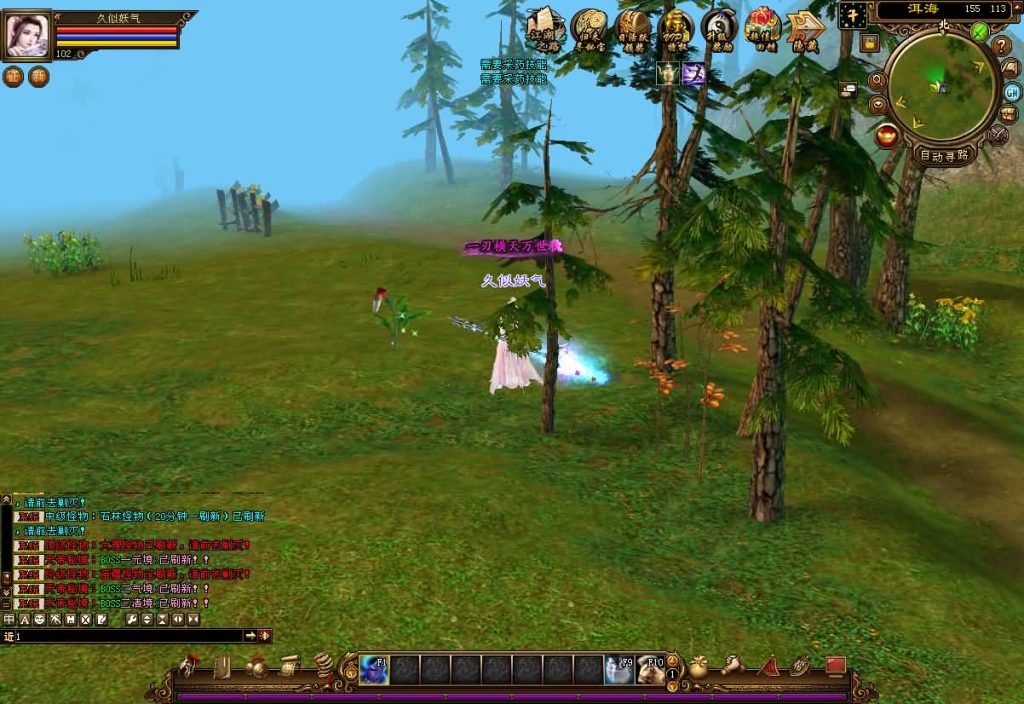
Task: Click the helmet icon on bottom bar
Action: (188, 665)
